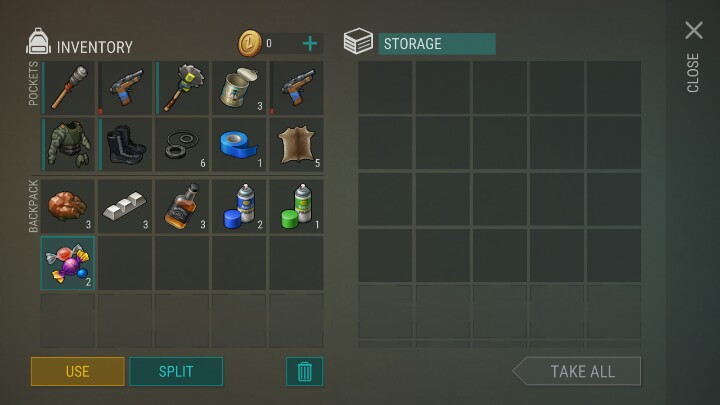The width and height of the screenshot is (720, 405).
Task: Pick the copper ore stack
Action: pos(68,205)
